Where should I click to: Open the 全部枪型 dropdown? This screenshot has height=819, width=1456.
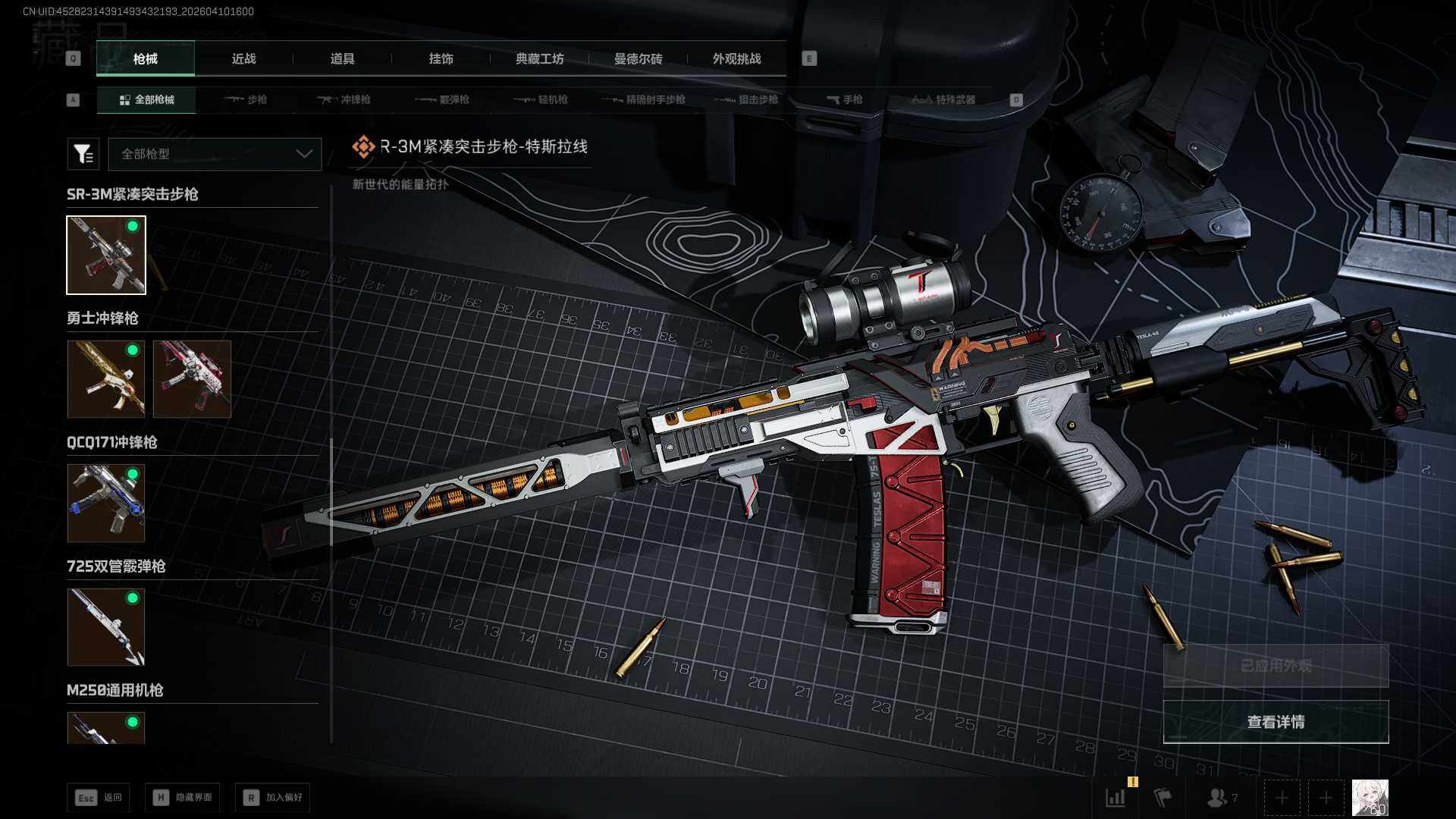[215, 154]
